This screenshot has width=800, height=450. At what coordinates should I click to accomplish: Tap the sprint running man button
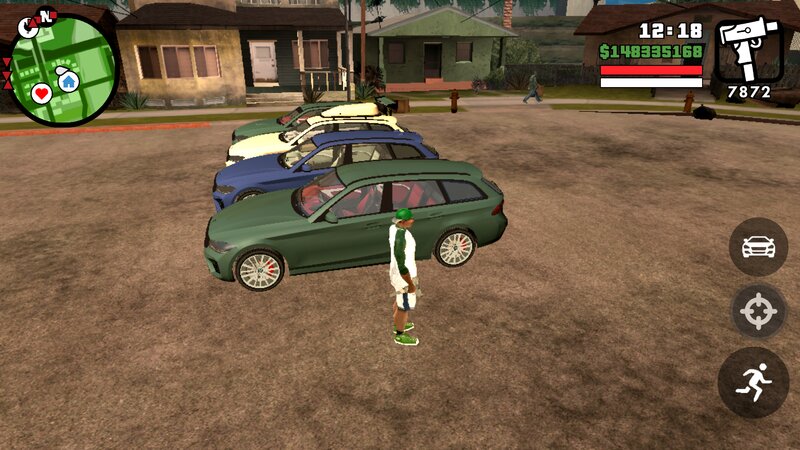753,382
